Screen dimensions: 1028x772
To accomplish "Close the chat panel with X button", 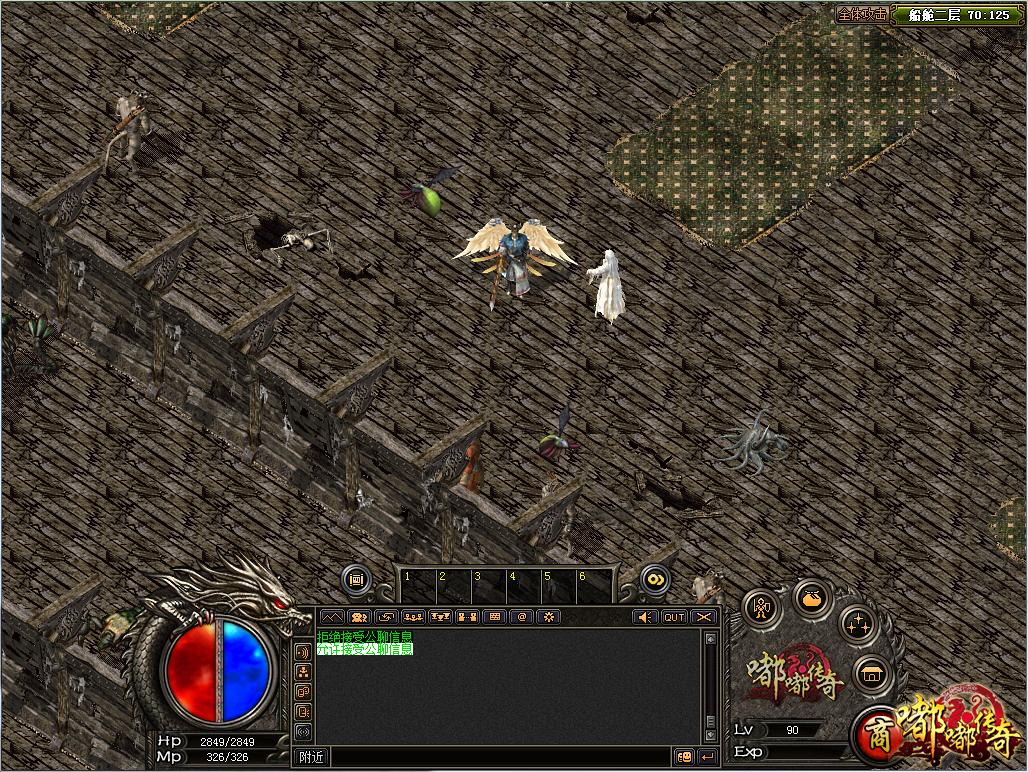I will pyautogui.click(x=705, y=617).
